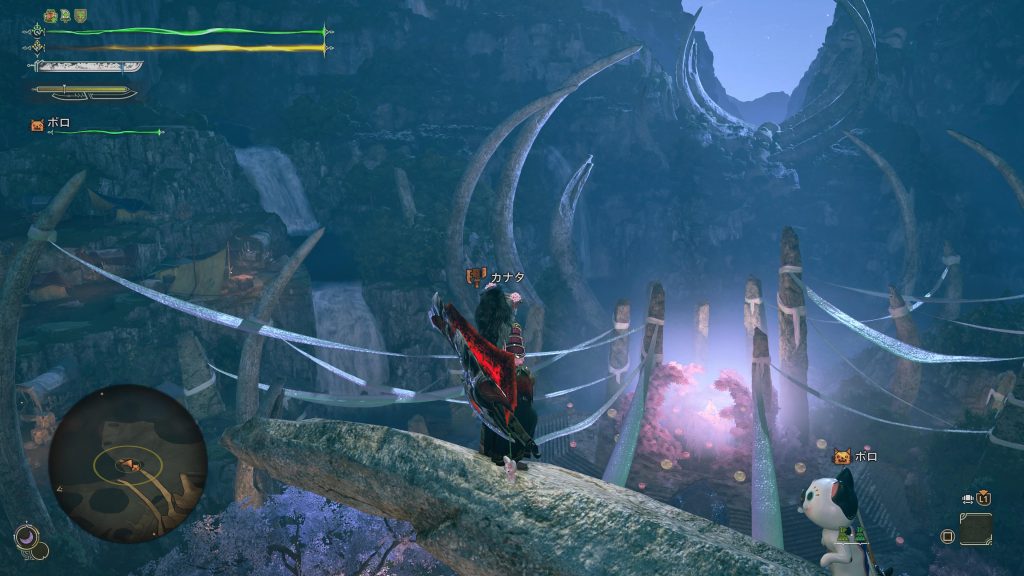
Task: Click the green shield status buff icon
Action: (79, 16)
